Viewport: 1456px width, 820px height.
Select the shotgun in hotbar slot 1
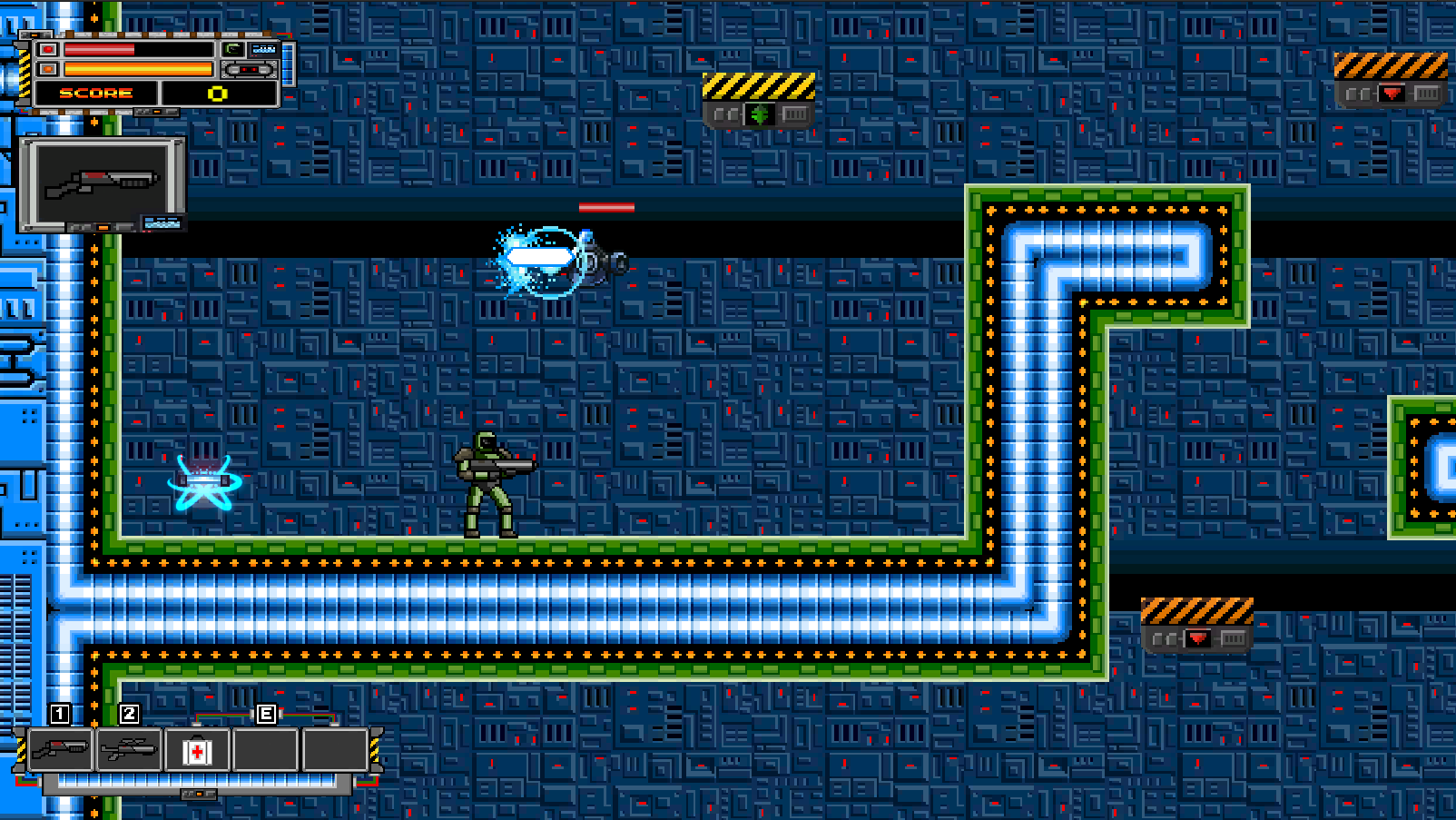click(x=60, y=750)
